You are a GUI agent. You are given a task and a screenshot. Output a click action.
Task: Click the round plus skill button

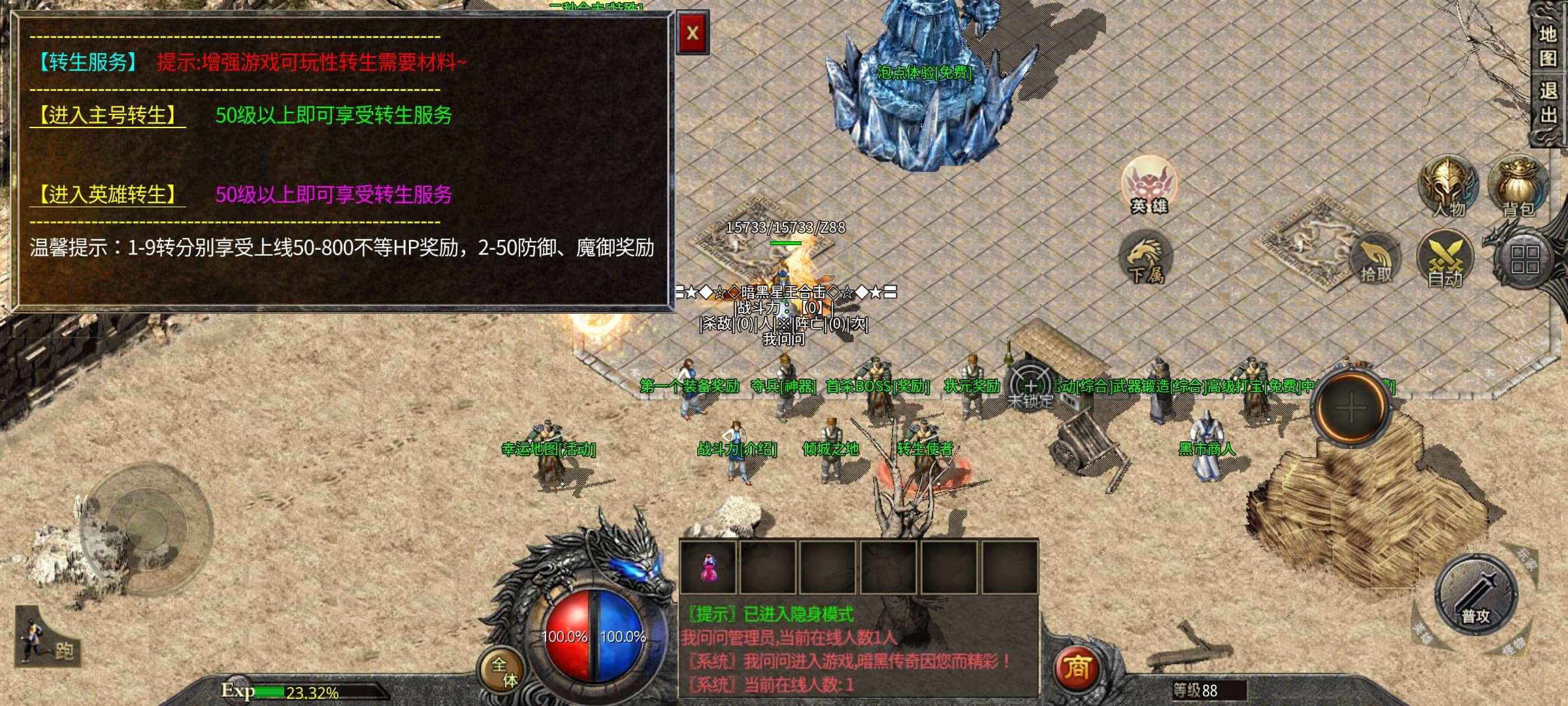click(1351, 409)
